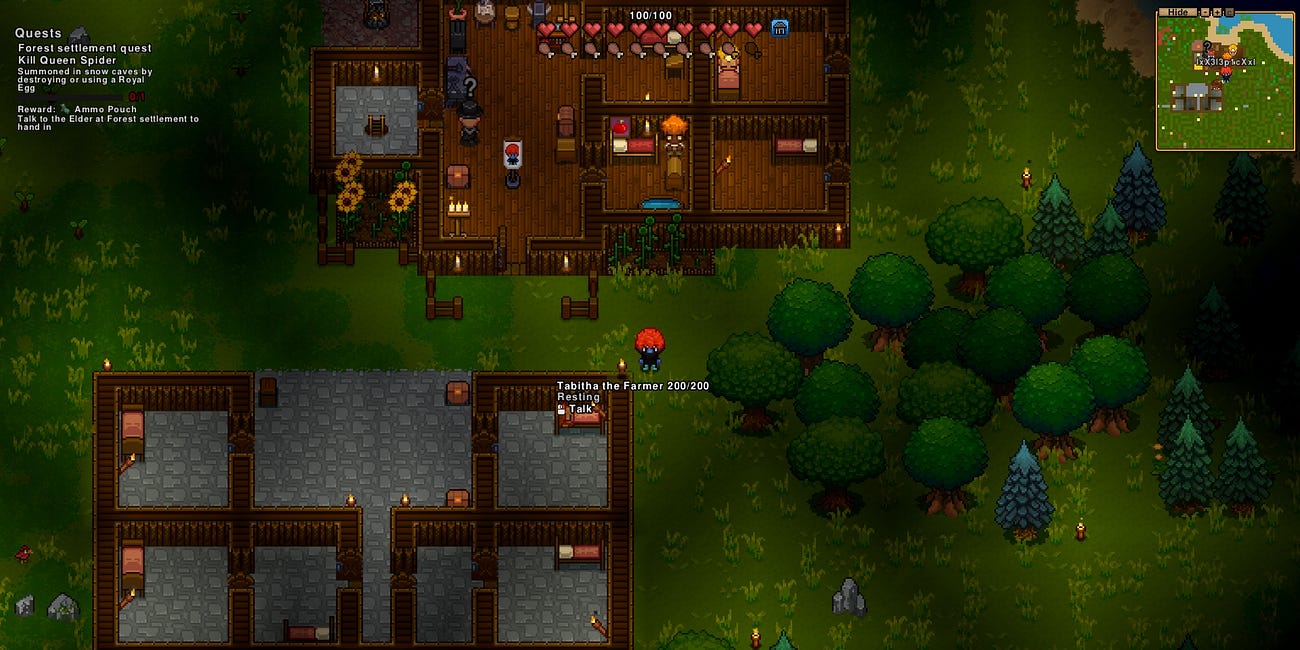Screen dimensions: 1300x650
Task: Zoom in the minimap with plus button
Action: click(x=1217, y=12)
